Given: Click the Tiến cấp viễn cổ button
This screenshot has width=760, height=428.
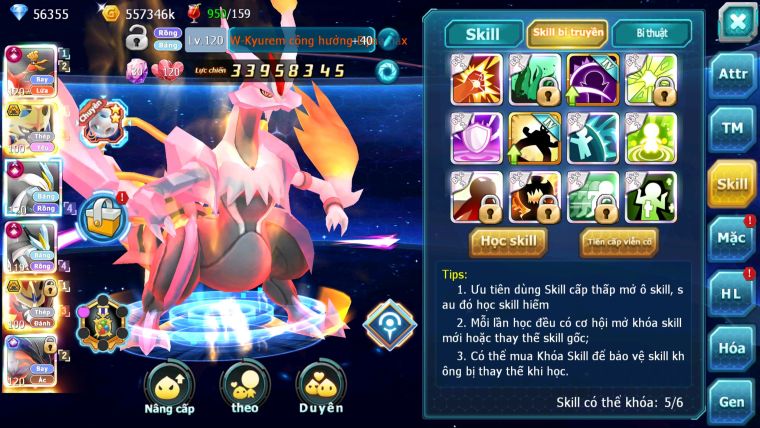Looking at the screenshot, I should coord(619,241).
